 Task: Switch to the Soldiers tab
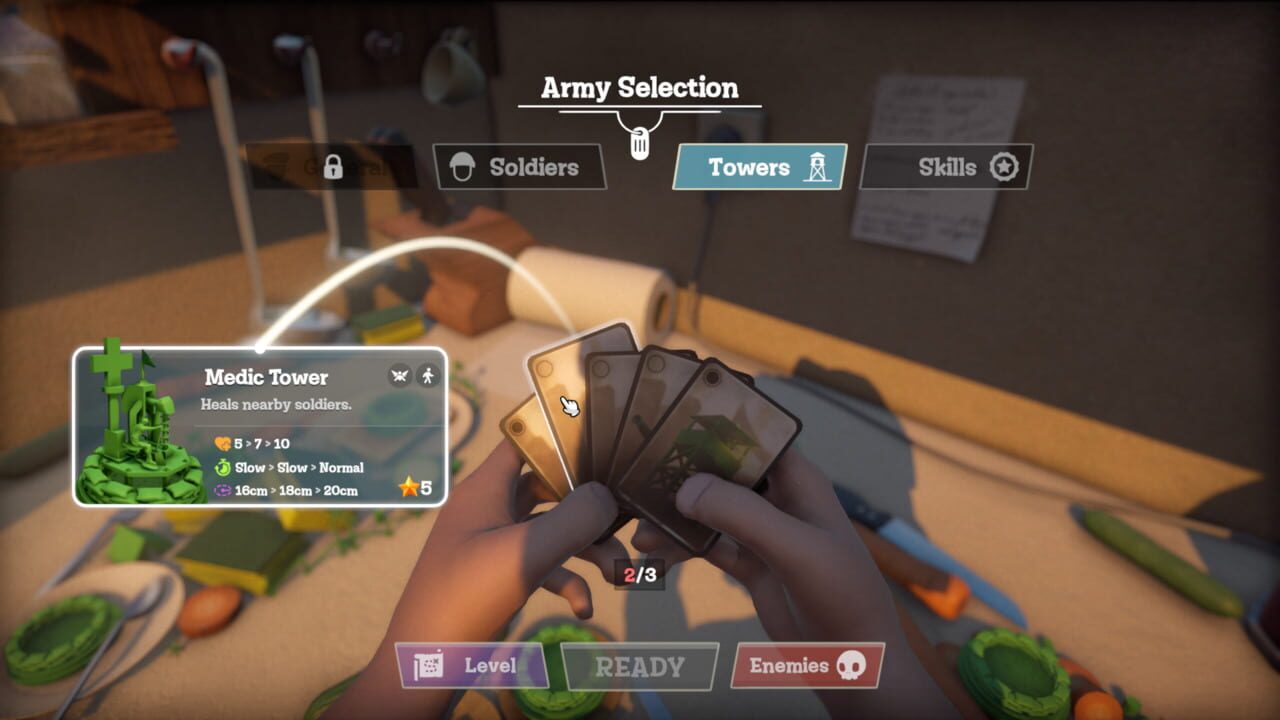(x=520, y=167)
